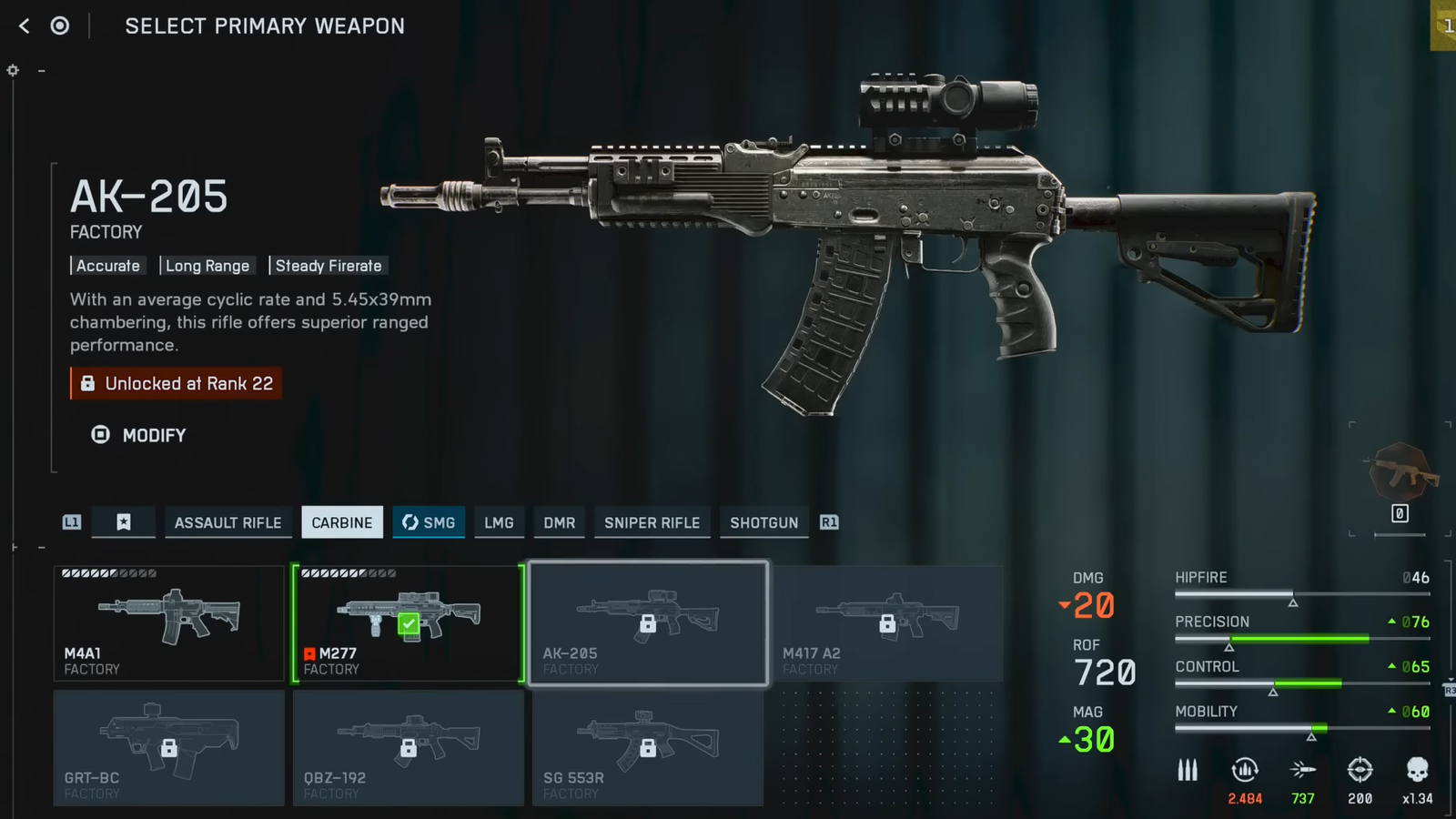The image size is (1456, 819).
Task: Select the locked GRT-BC tile
Action: click(x=169, y=747)
